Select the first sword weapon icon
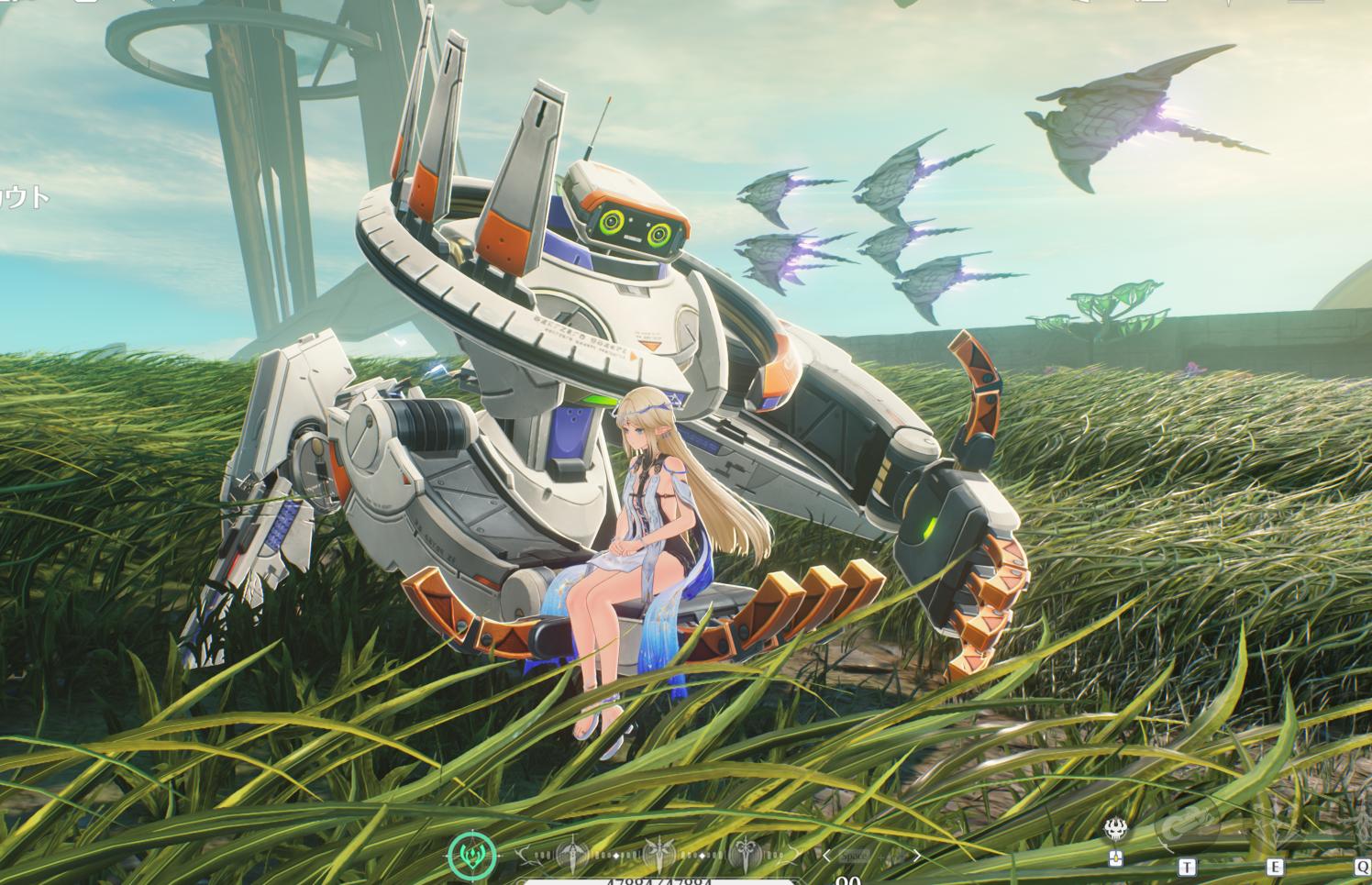The image size is (1372, 885). click(x=571, y=857)
